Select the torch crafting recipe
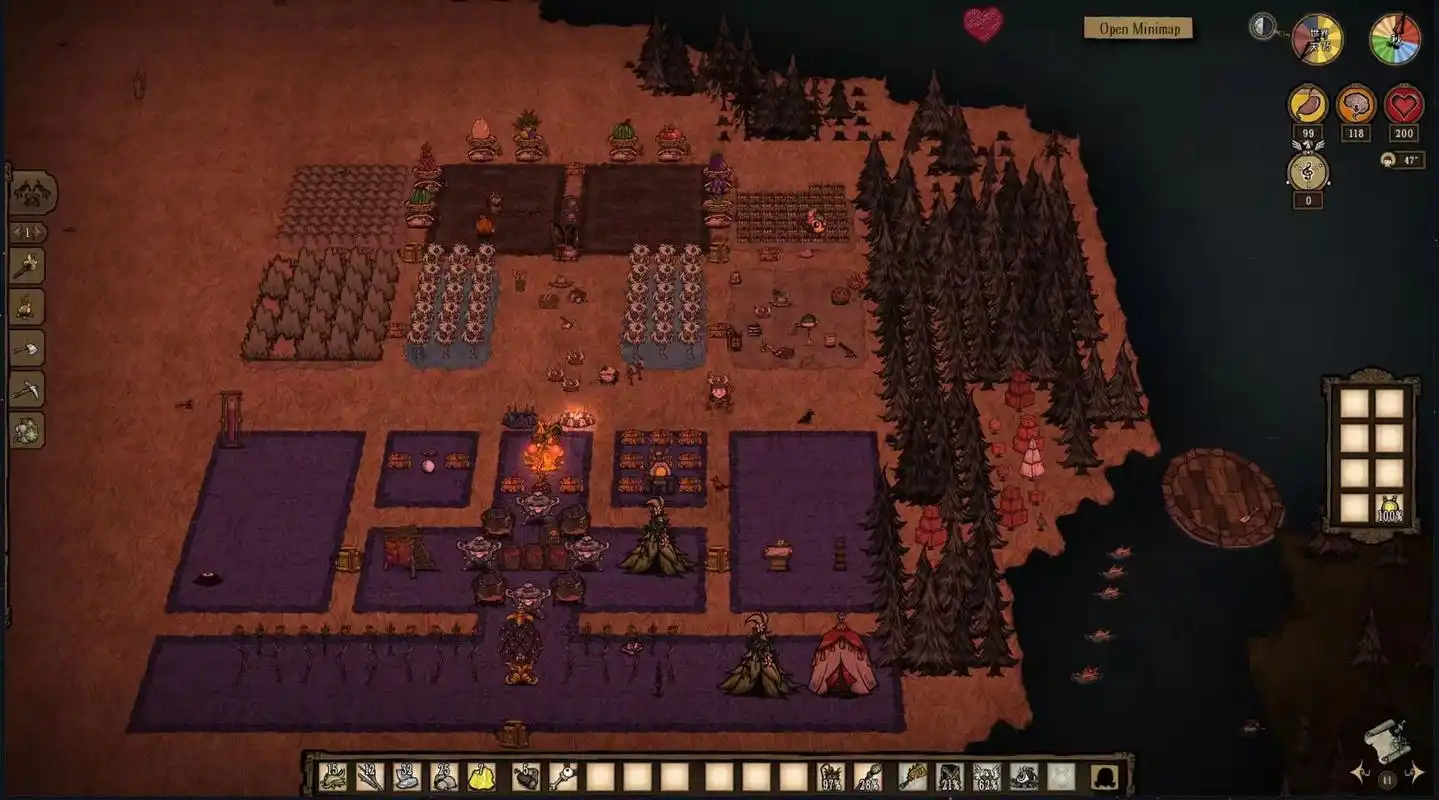This screenshot has width=1439, height=800. (27, 266)
